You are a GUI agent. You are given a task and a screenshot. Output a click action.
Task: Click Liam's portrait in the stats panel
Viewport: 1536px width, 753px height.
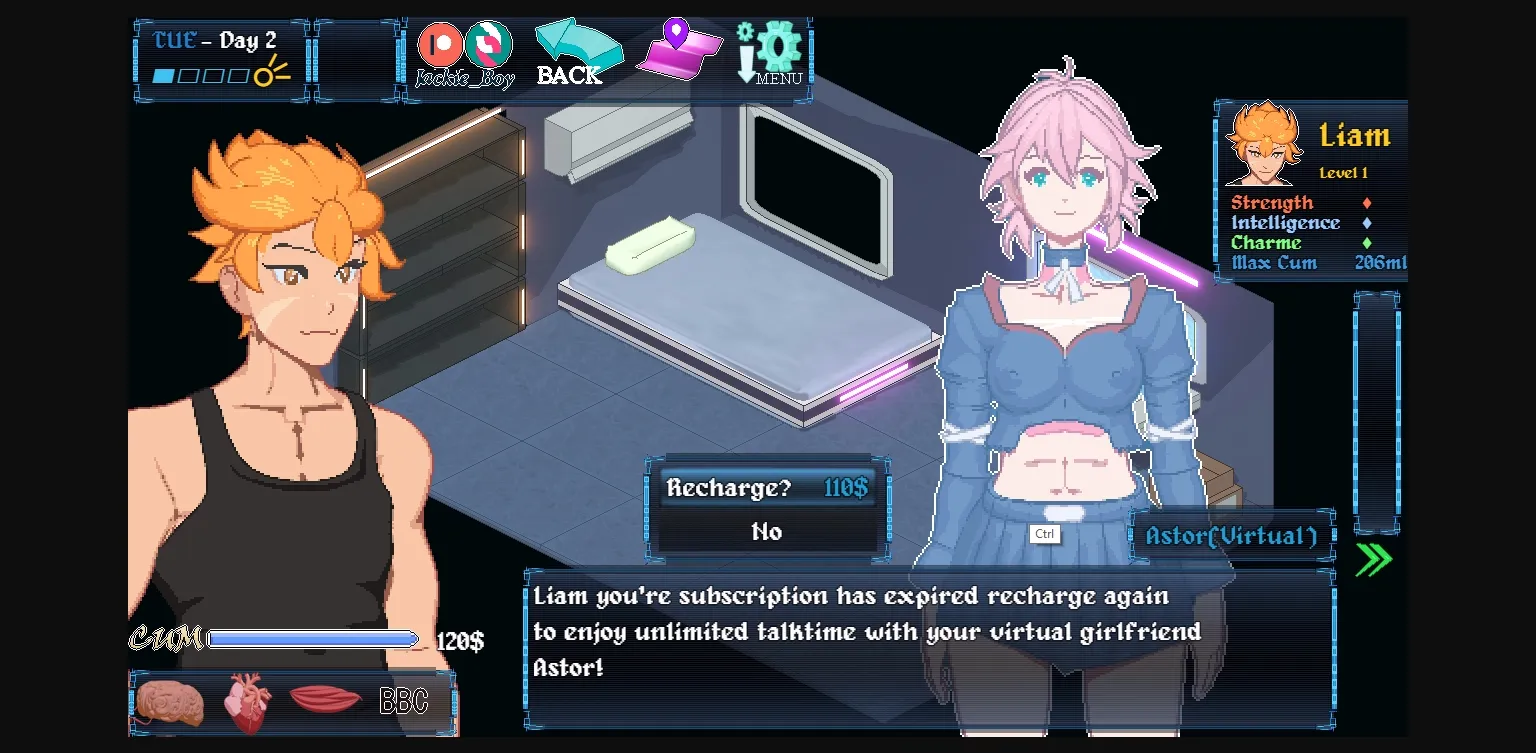pos(1262,143)
